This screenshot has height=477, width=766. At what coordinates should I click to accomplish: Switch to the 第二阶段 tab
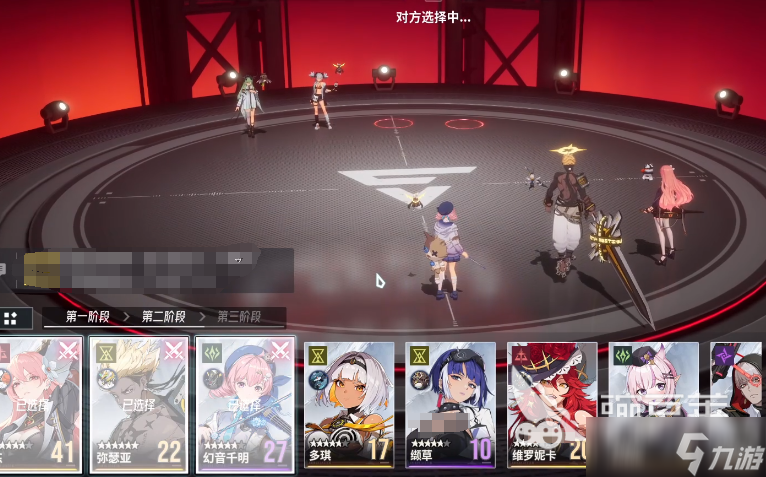tap(164, 317)
